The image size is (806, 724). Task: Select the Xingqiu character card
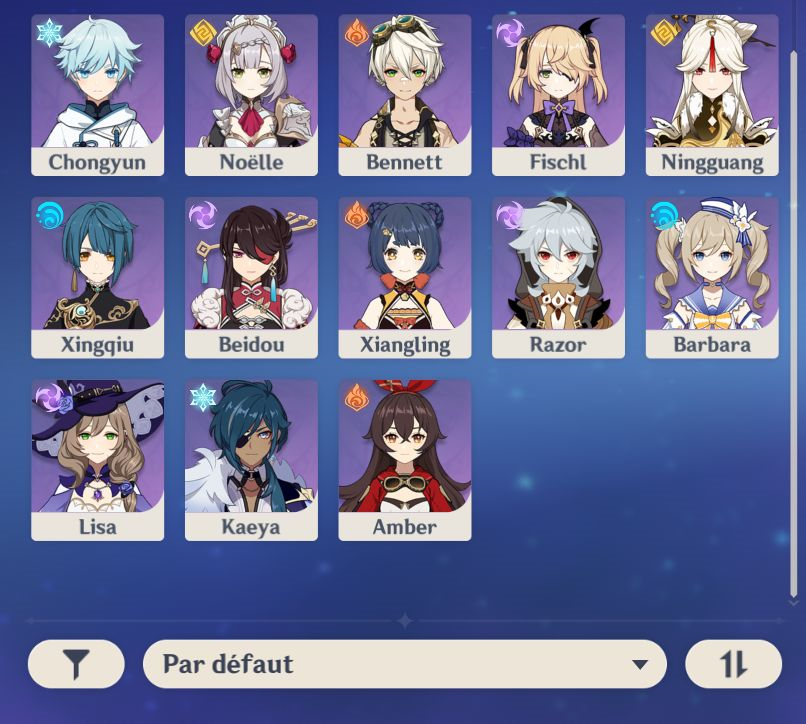(97, 276)
